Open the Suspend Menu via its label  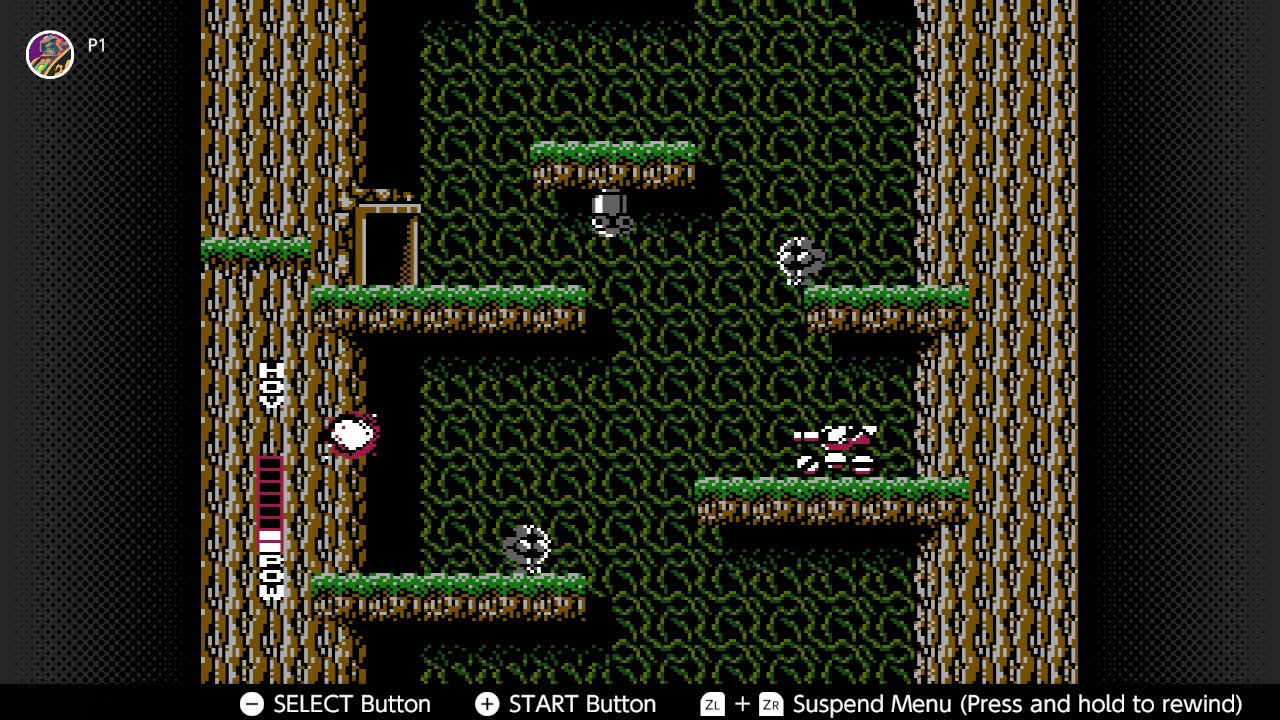point(872,704)
